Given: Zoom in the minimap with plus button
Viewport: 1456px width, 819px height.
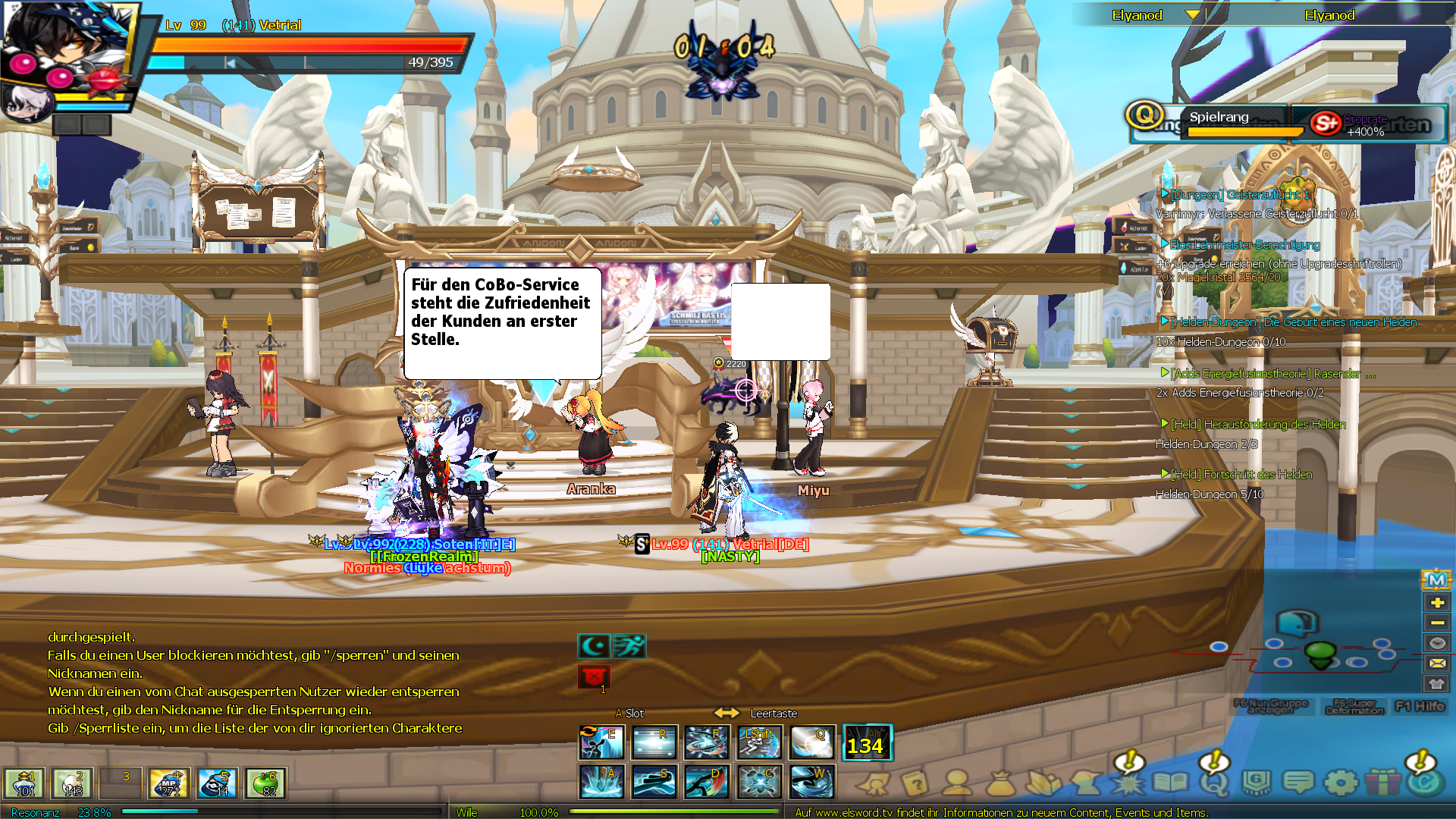Looking at the screenshot, I should tap(1436, 603).
